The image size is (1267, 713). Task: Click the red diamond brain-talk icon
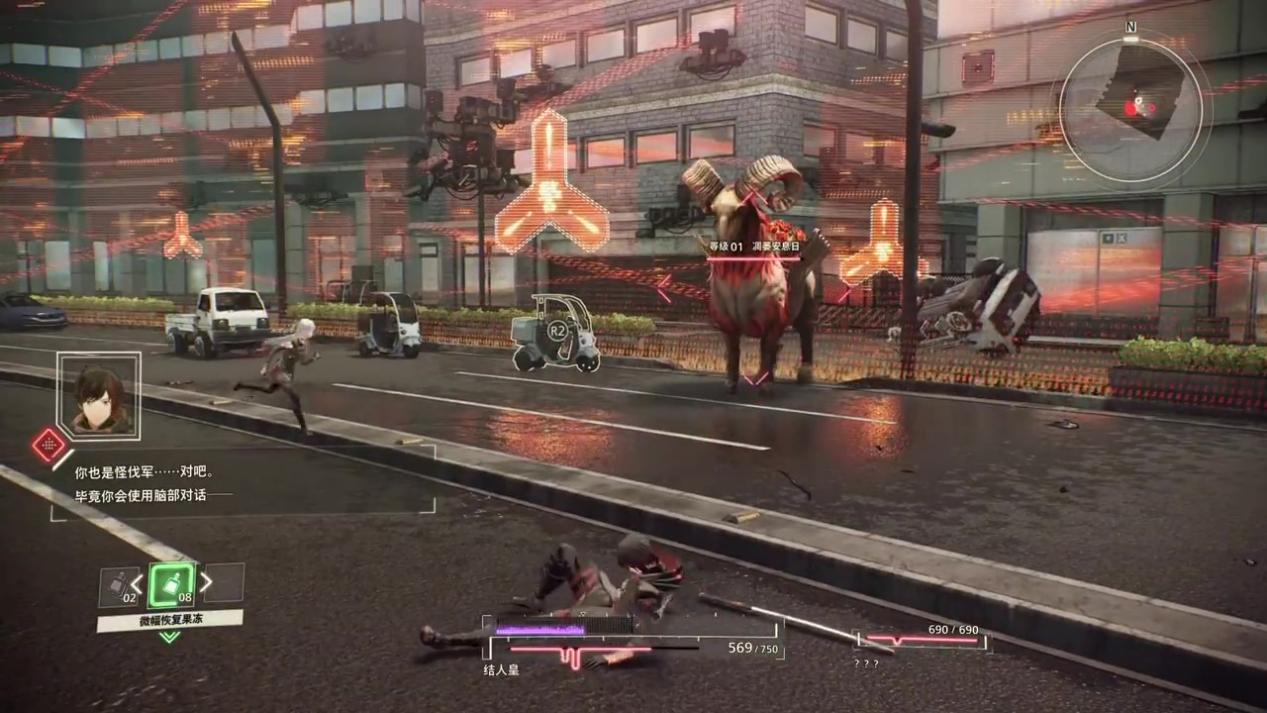tap(47, 445)
